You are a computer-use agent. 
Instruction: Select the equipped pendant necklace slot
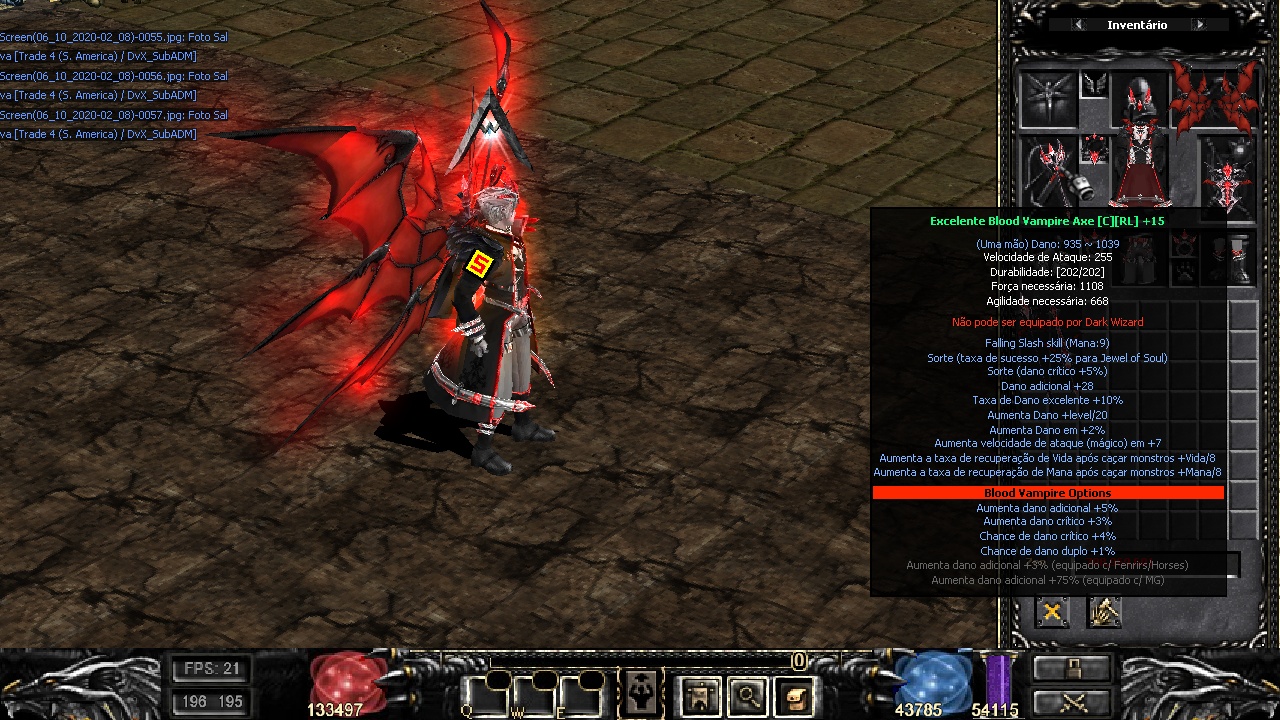coord(1094,150)
